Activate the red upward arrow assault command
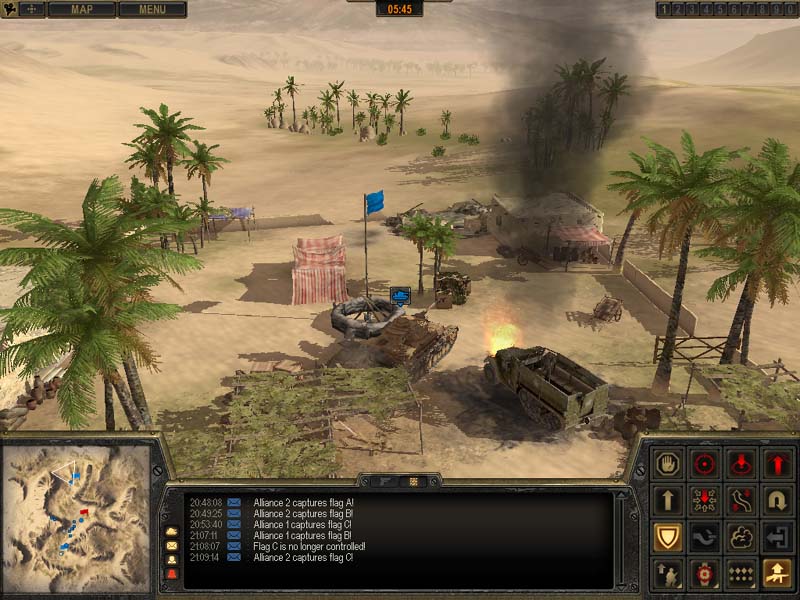 [x=777, y=464]
